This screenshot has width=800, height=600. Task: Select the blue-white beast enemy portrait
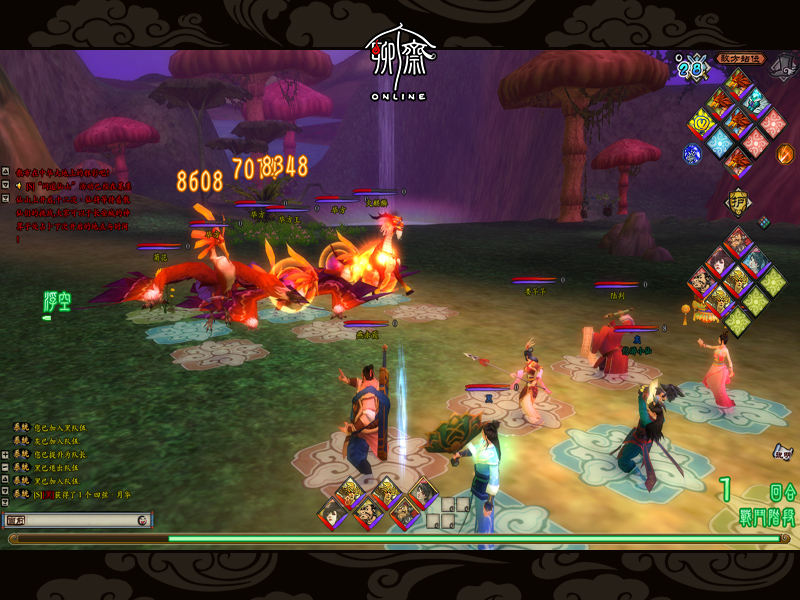point(756,102)
